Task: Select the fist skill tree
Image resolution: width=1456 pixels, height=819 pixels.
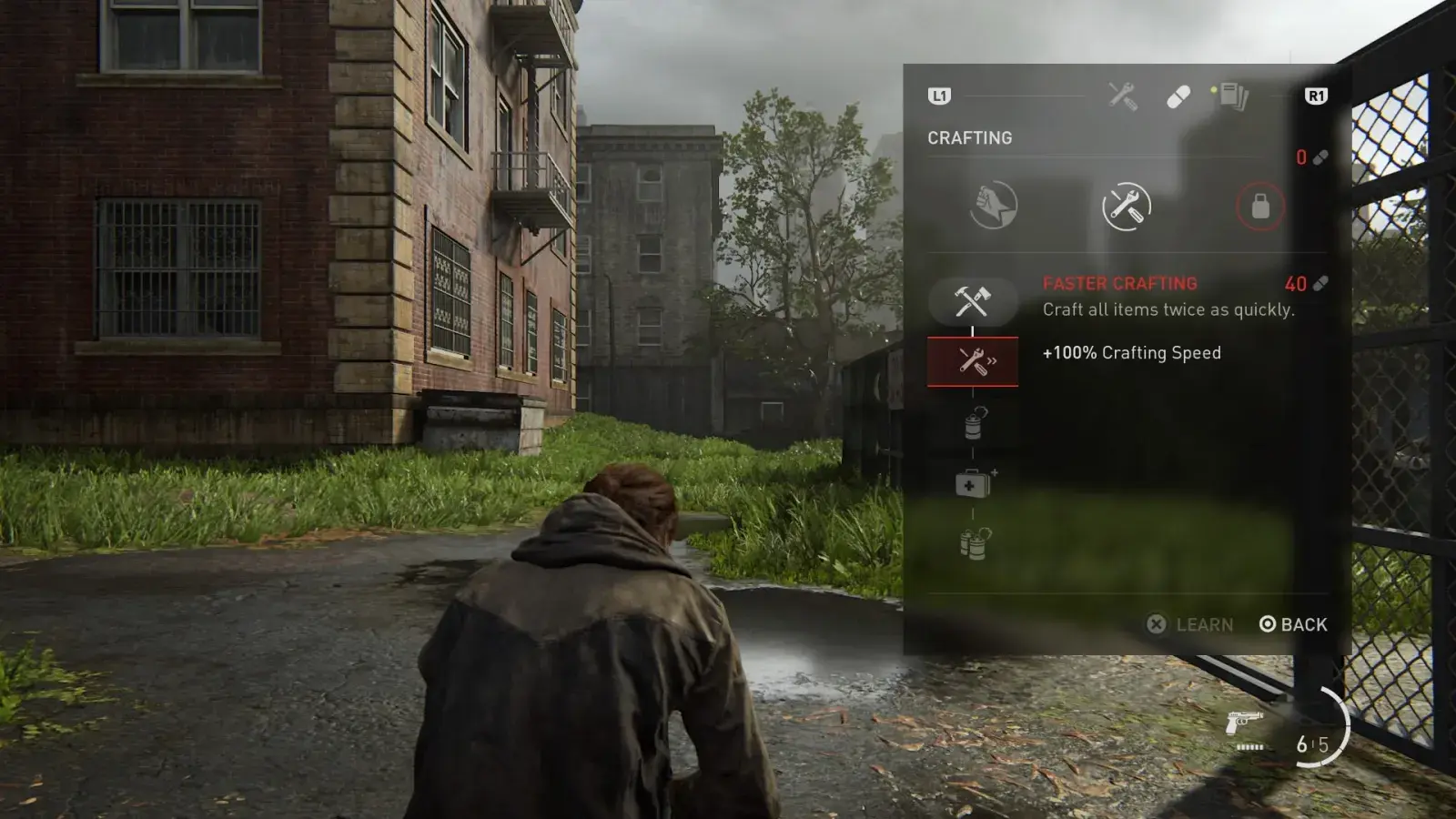Action: point(993,206)
